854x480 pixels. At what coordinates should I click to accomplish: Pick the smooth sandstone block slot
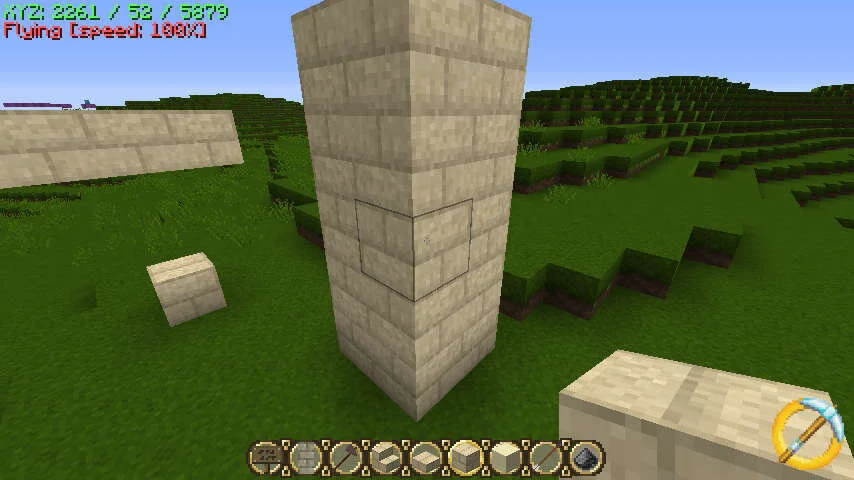point(505,458)
